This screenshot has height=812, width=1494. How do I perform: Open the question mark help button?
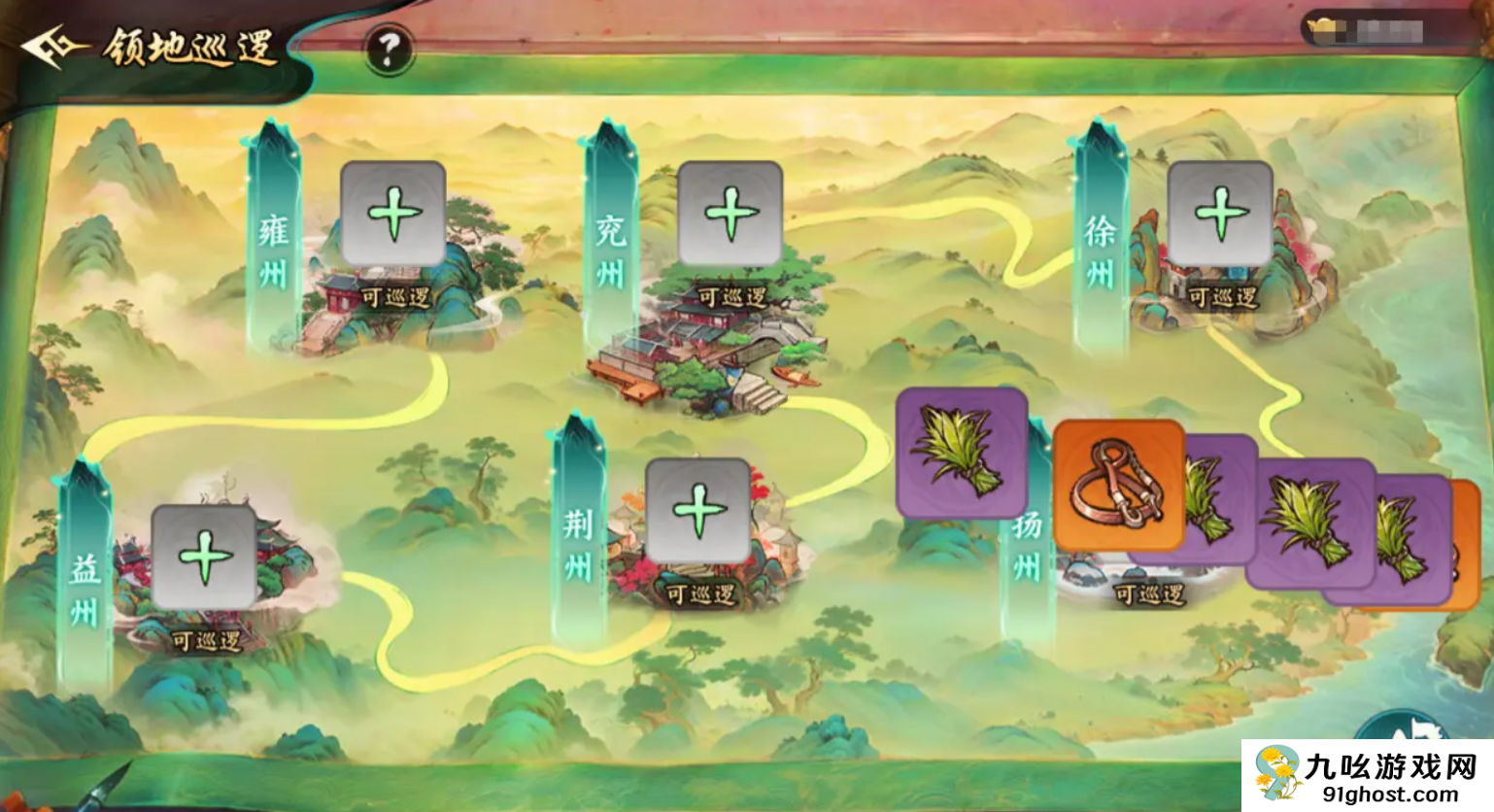click(x=389, y=49)
